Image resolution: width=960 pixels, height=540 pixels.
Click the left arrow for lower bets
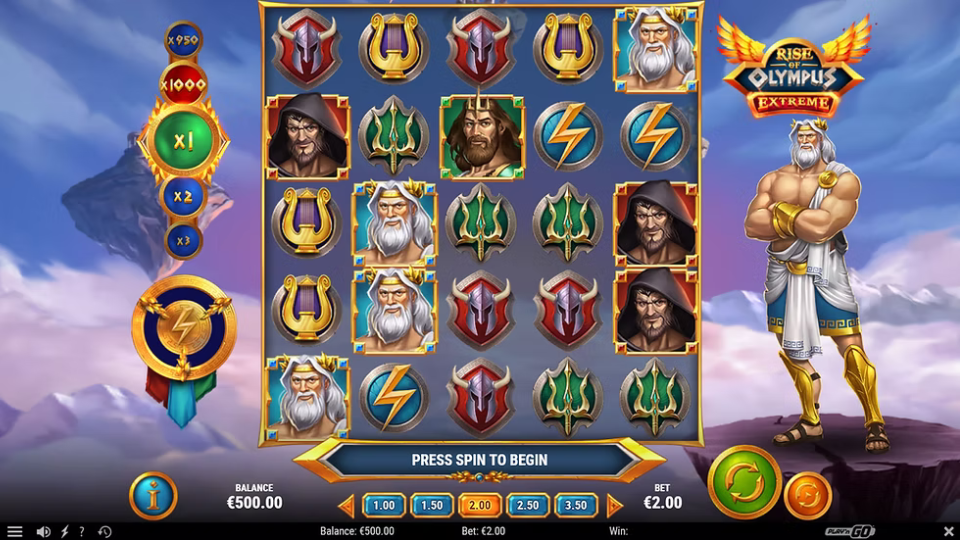(346, 505)
